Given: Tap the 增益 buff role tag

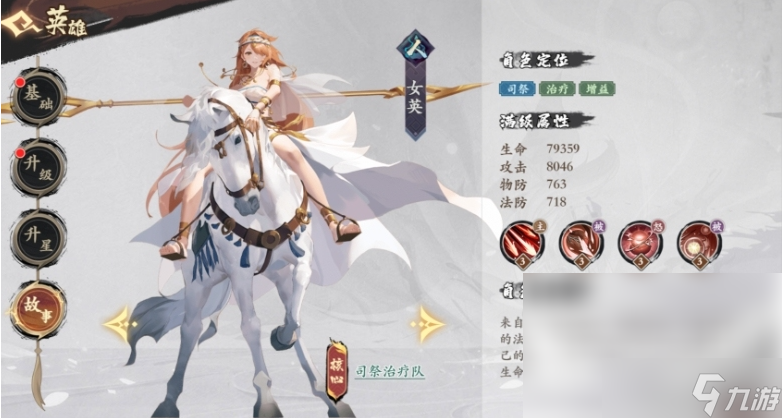Looking at the screenshot, I should click(x=594, y=89).
